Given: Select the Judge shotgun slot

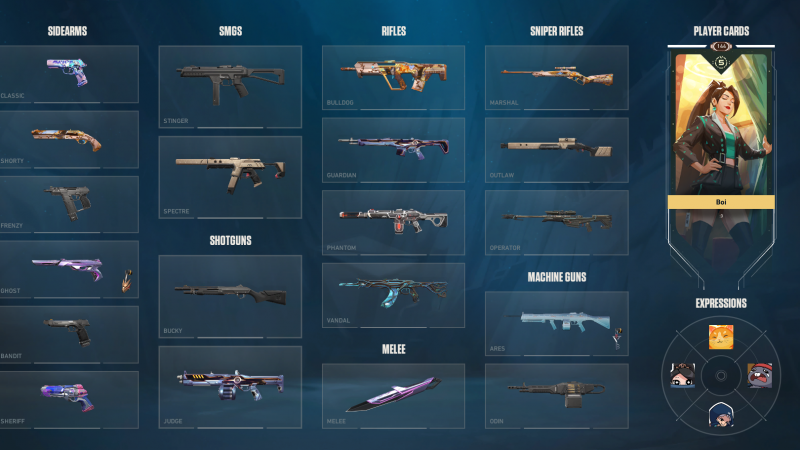Looking at the screenshot, I should 230,386.
